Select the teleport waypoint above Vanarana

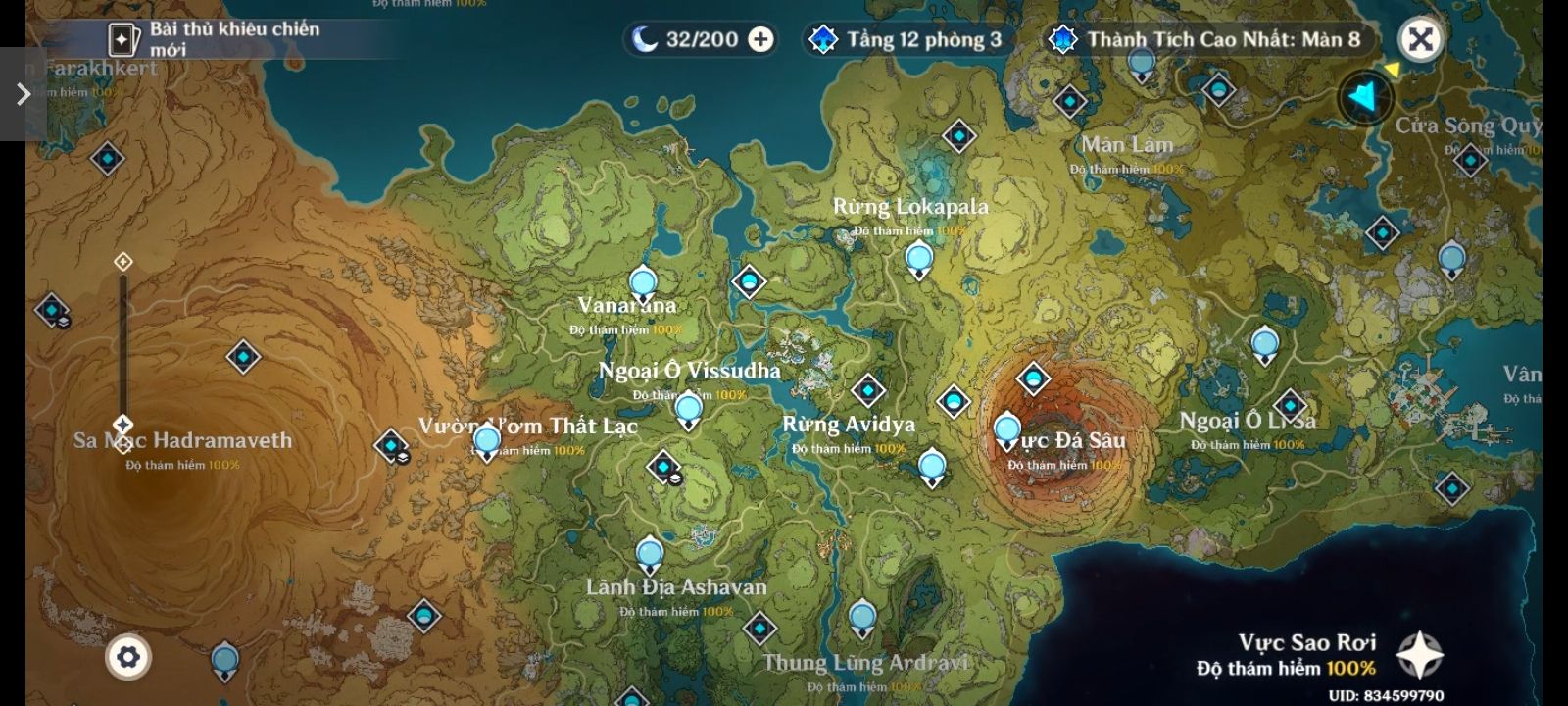643,284
